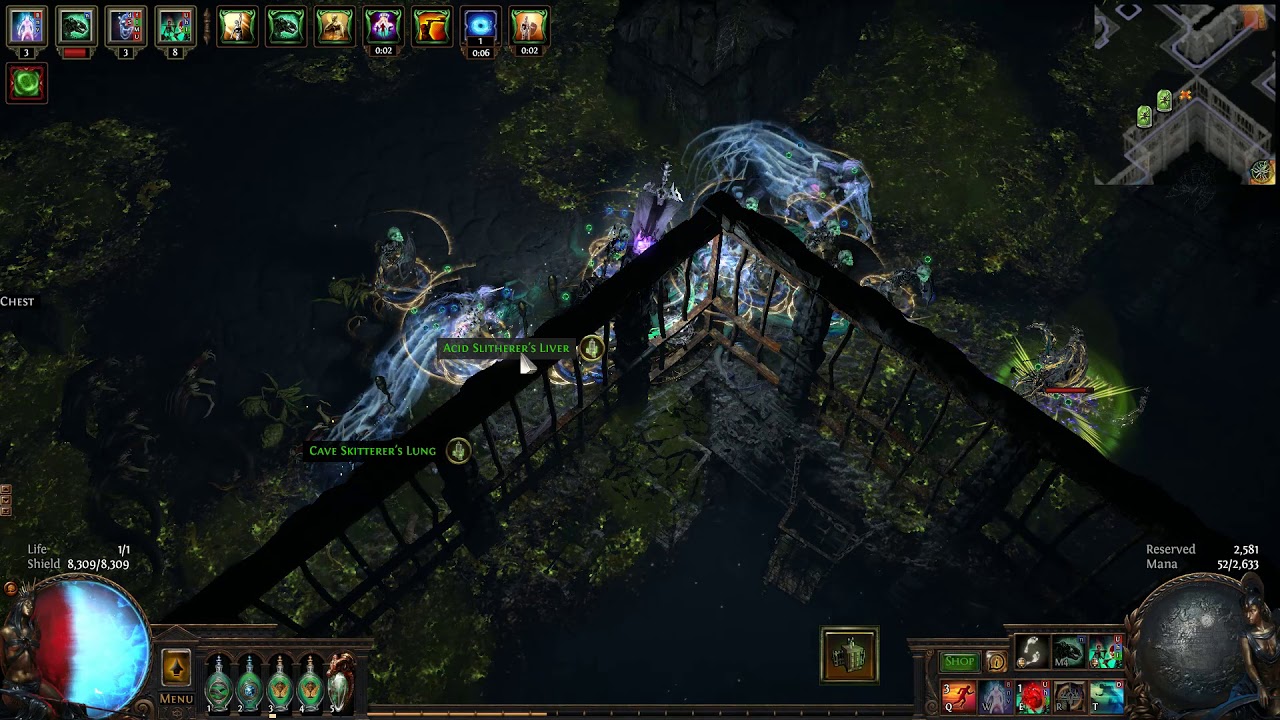Activate the ghostly figure skill on W
Viewport: 1280px width, 720px height.
tap(996, 695)
